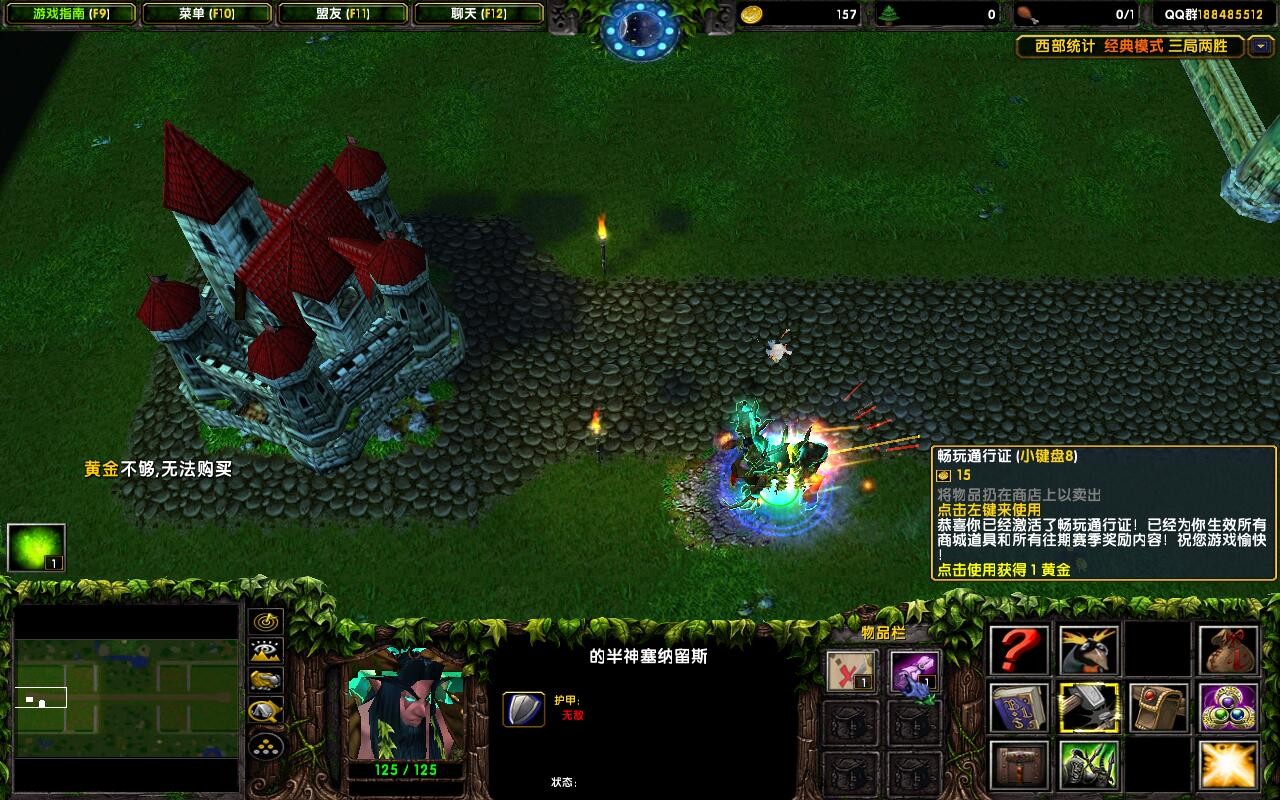The image size is (1280, 800).
Task: Select the night elf hero portrait
Action: 405,703
